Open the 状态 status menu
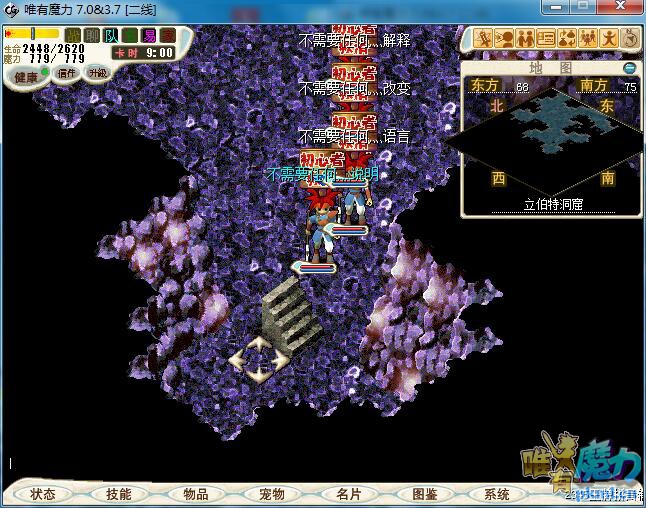This screenshot has width=646, height=508. point(43,494)
